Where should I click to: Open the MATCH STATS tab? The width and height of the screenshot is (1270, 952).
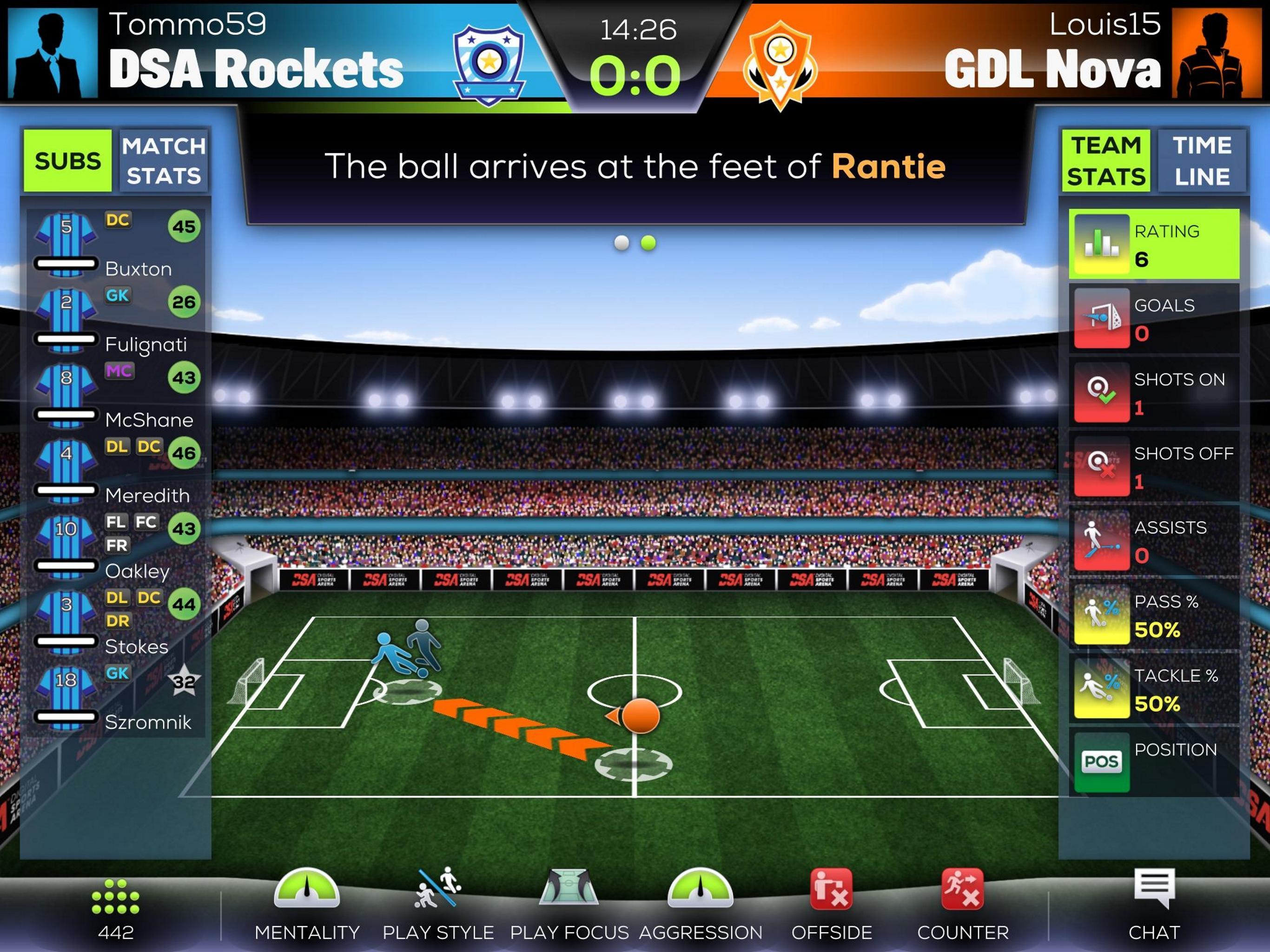(x=164, y=161)
